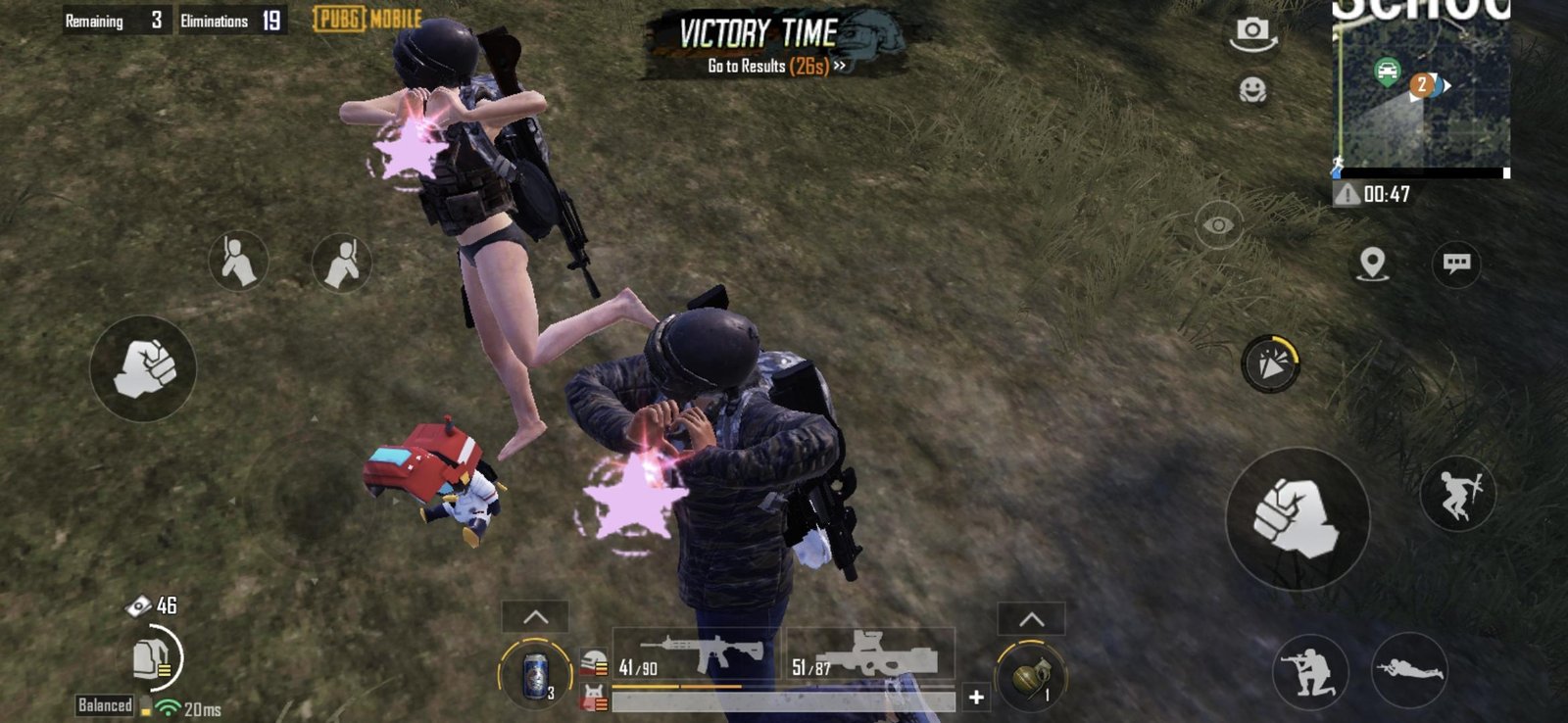Select the frag grenade slot
The image size is (1568, 723).
1030,676
